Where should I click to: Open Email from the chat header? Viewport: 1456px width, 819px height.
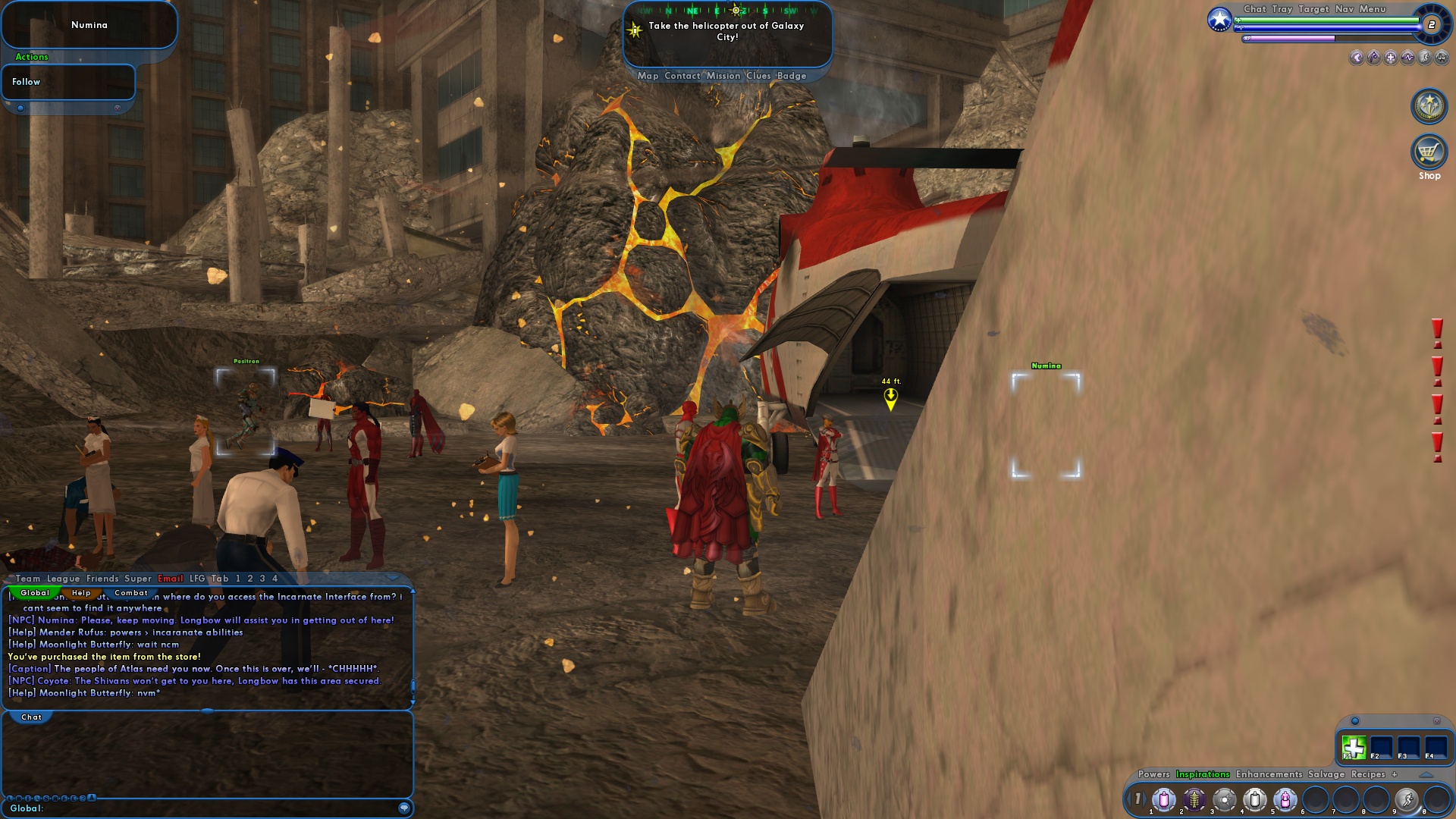click(x=171, y=578)
